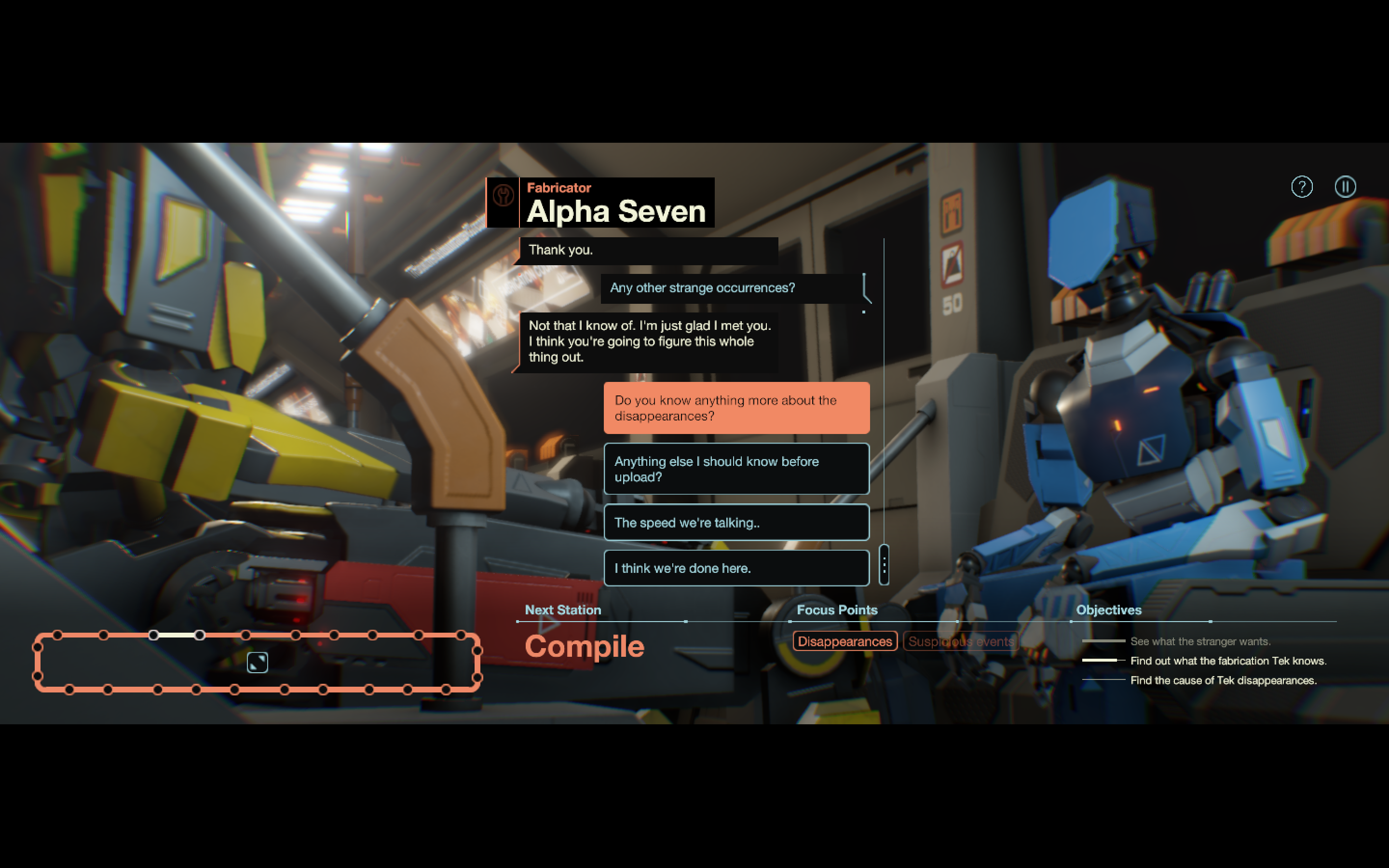Select 'I think we're done here.' to end conversation

(x=736, y=568)
